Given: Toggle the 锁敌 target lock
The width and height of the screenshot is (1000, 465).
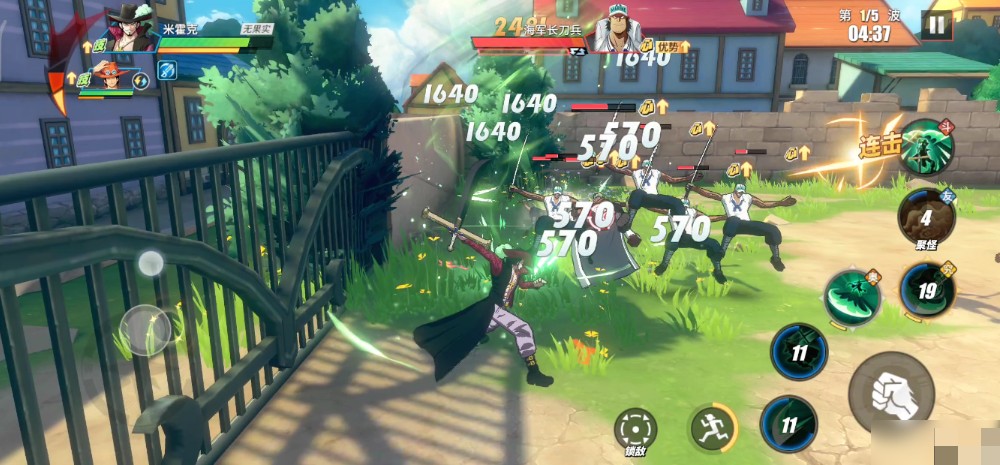Looking at the screenshot, I should (x=636, y=429).
